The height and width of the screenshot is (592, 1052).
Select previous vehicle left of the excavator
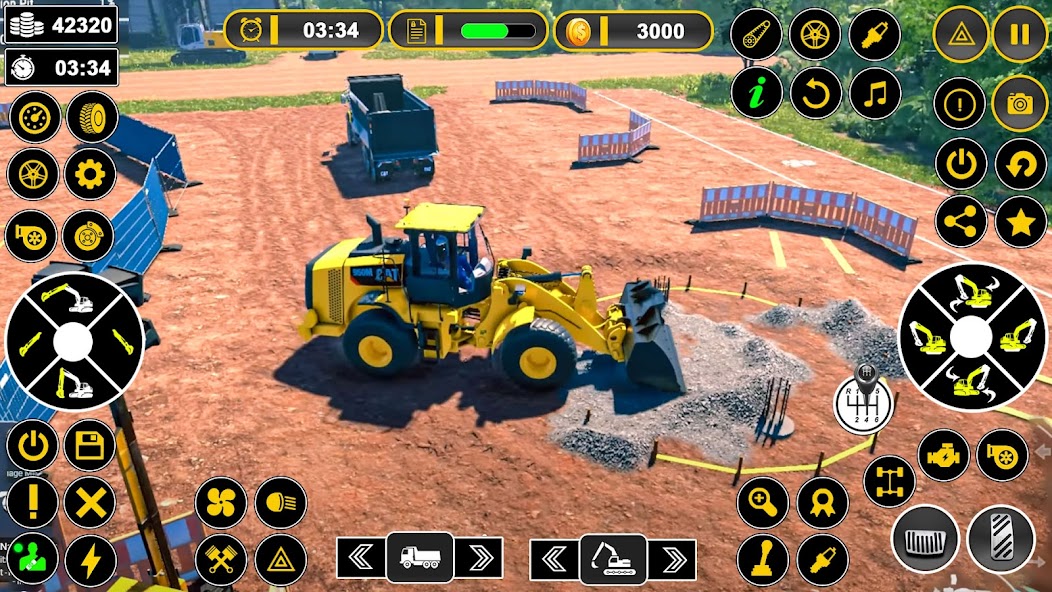tap(555, 558)
